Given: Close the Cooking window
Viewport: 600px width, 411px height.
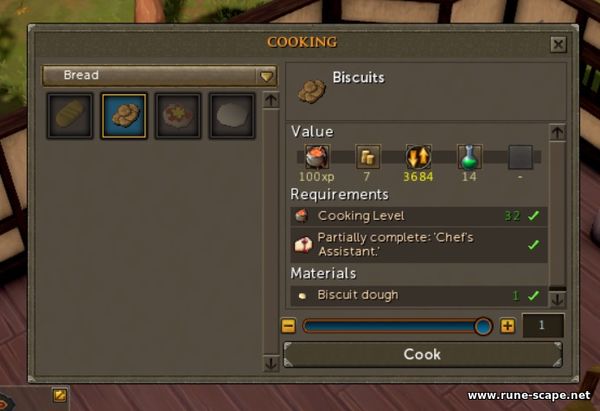Looking at the screenshot, I should coord(558,44).
